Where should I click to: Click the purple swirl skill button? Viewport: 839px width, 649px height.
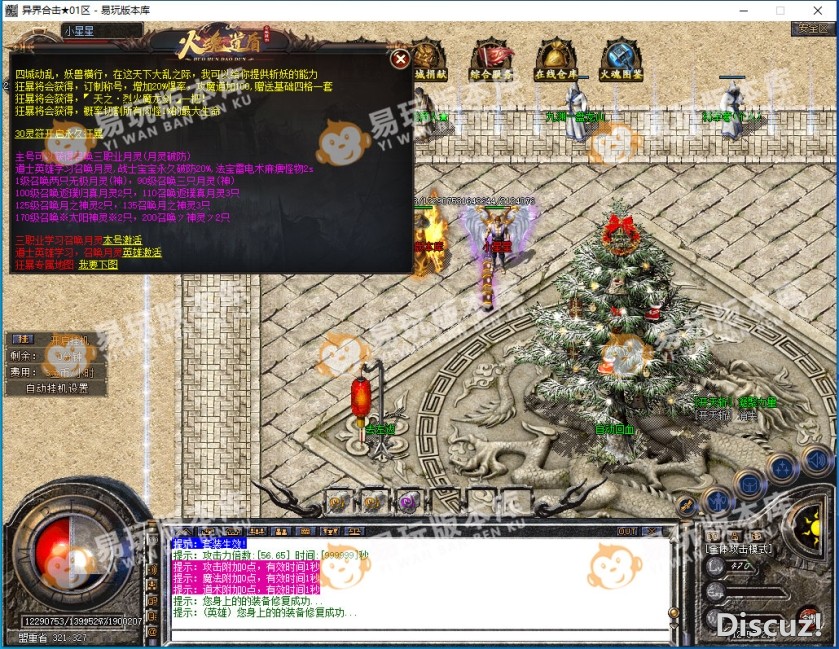point(407,502)
